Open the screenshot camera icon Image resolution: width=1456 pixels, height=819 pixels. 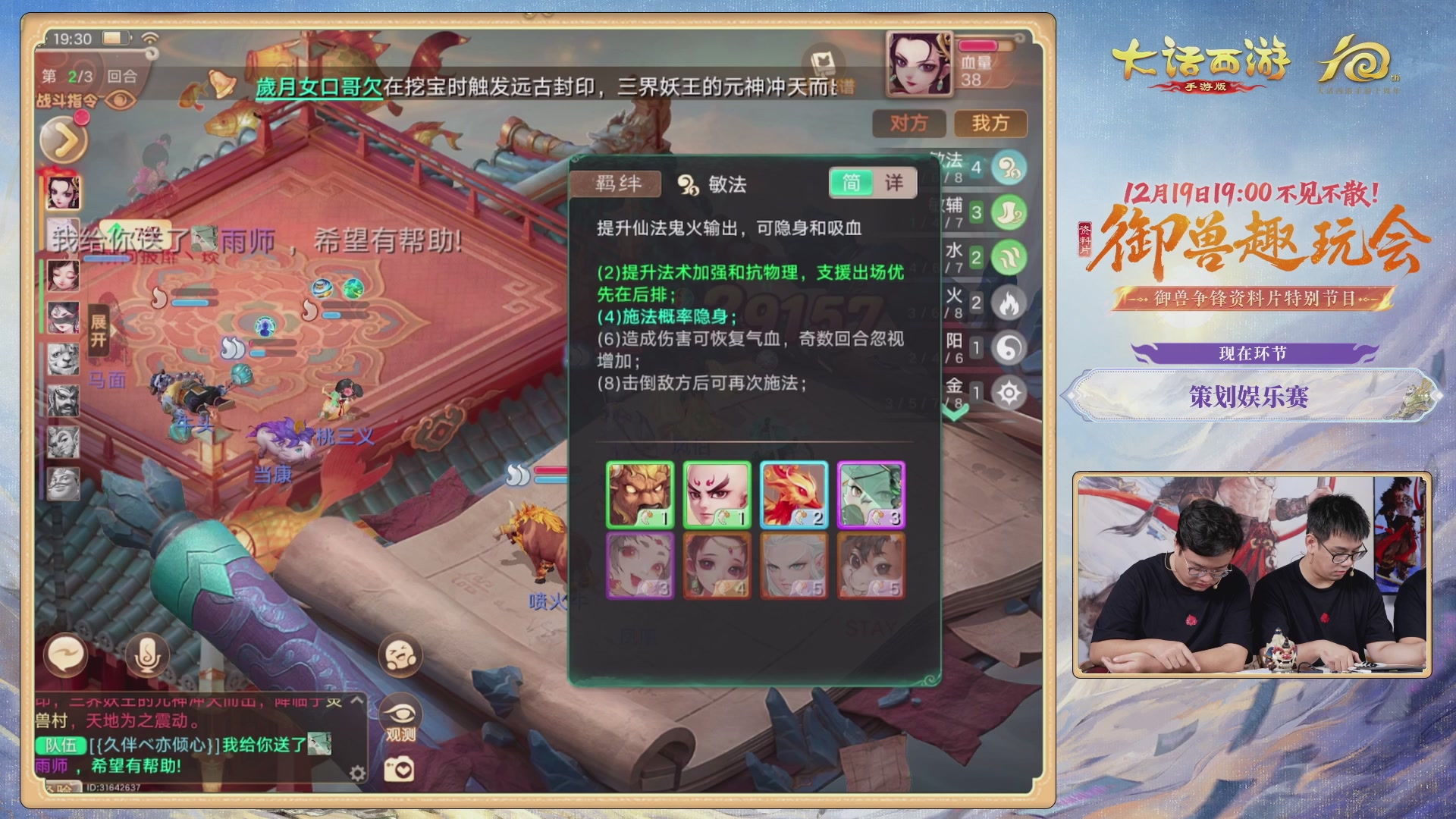coord(400,770)
